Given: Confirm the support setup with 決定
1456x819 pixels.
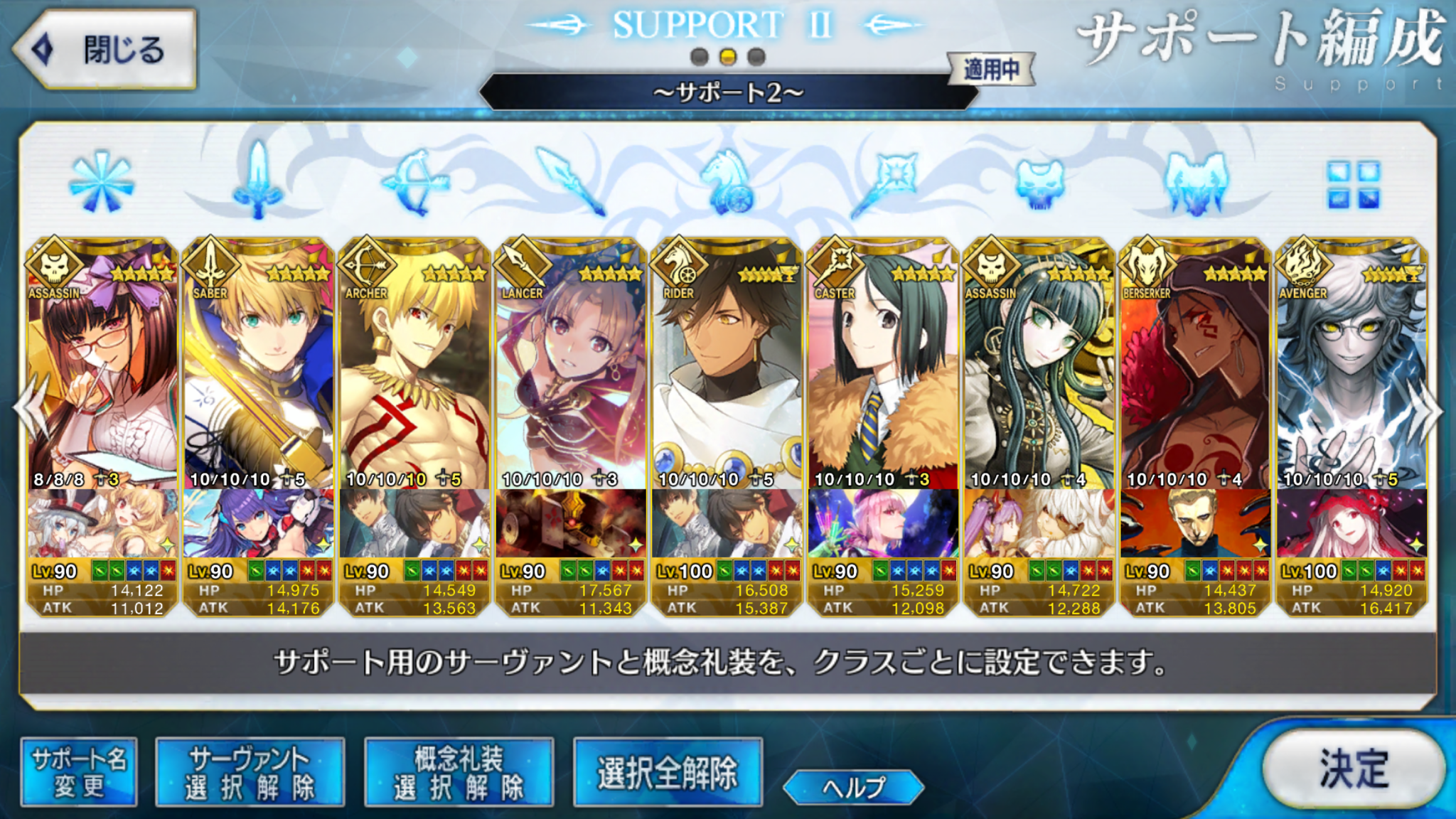Looking at the screenshot, I should pyautogui.click(x=1354, y=768).
